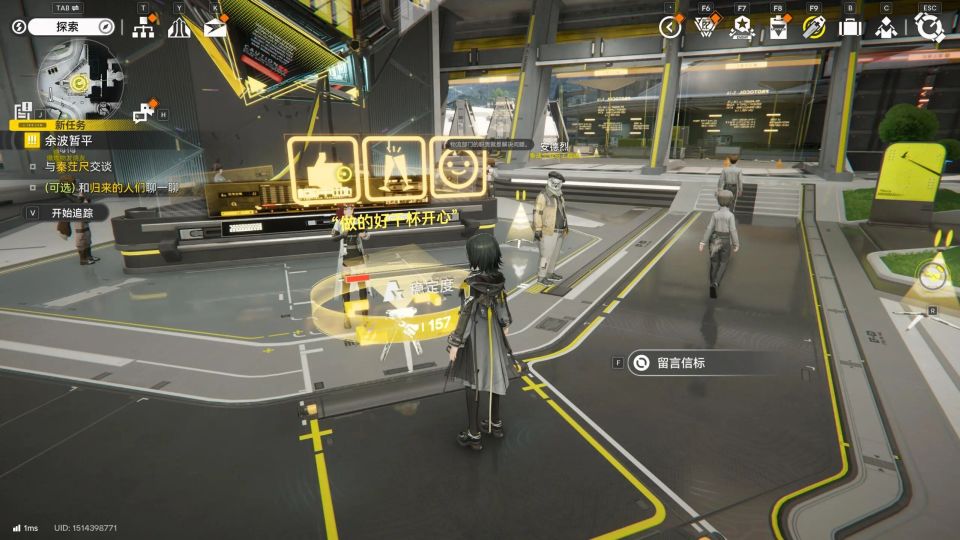960x540 pixels.
Task: Open the downward-triangle banner icon
Action: point(778,28)
